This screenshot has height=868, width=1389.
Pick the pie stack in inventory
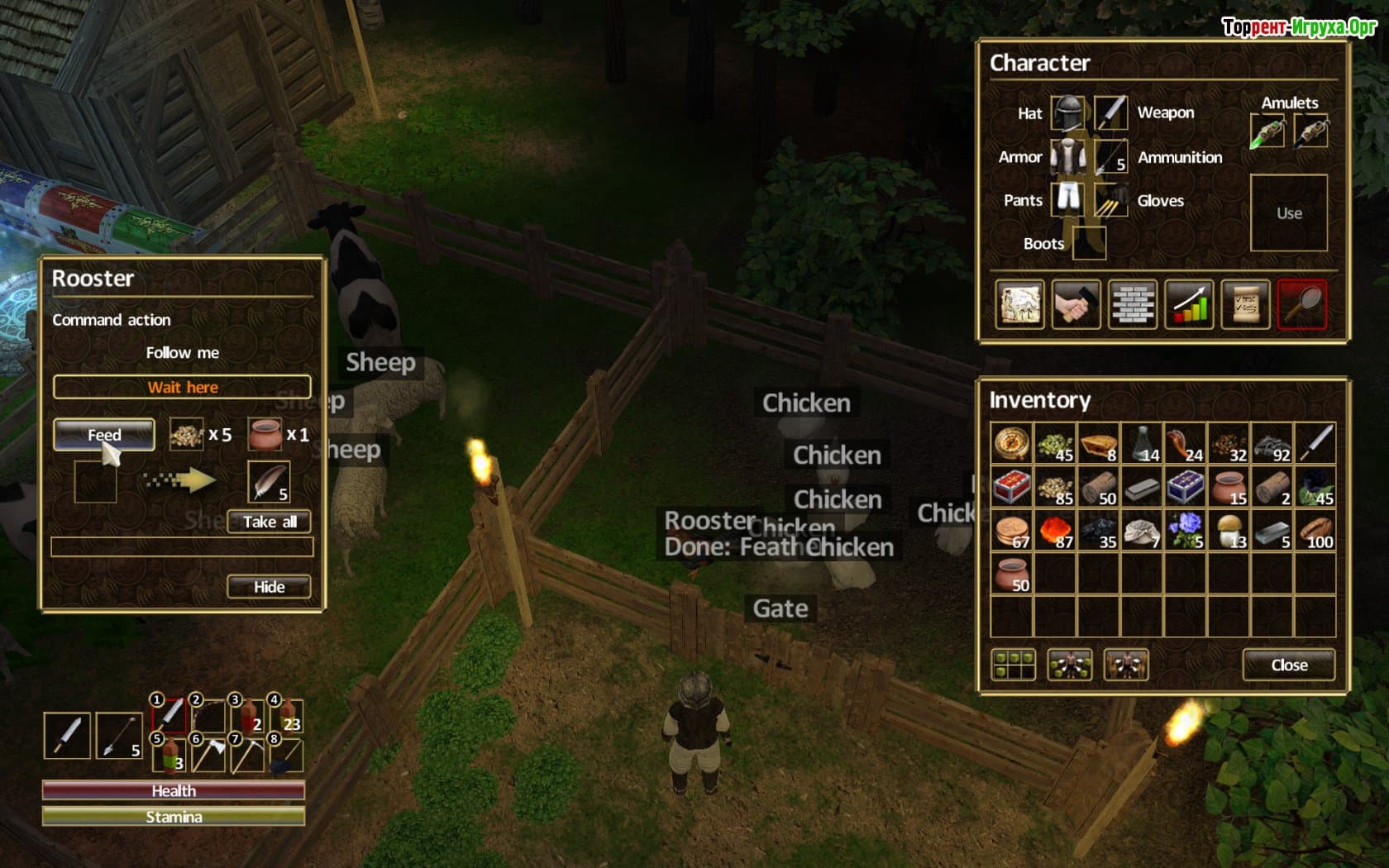point(1099,444)
